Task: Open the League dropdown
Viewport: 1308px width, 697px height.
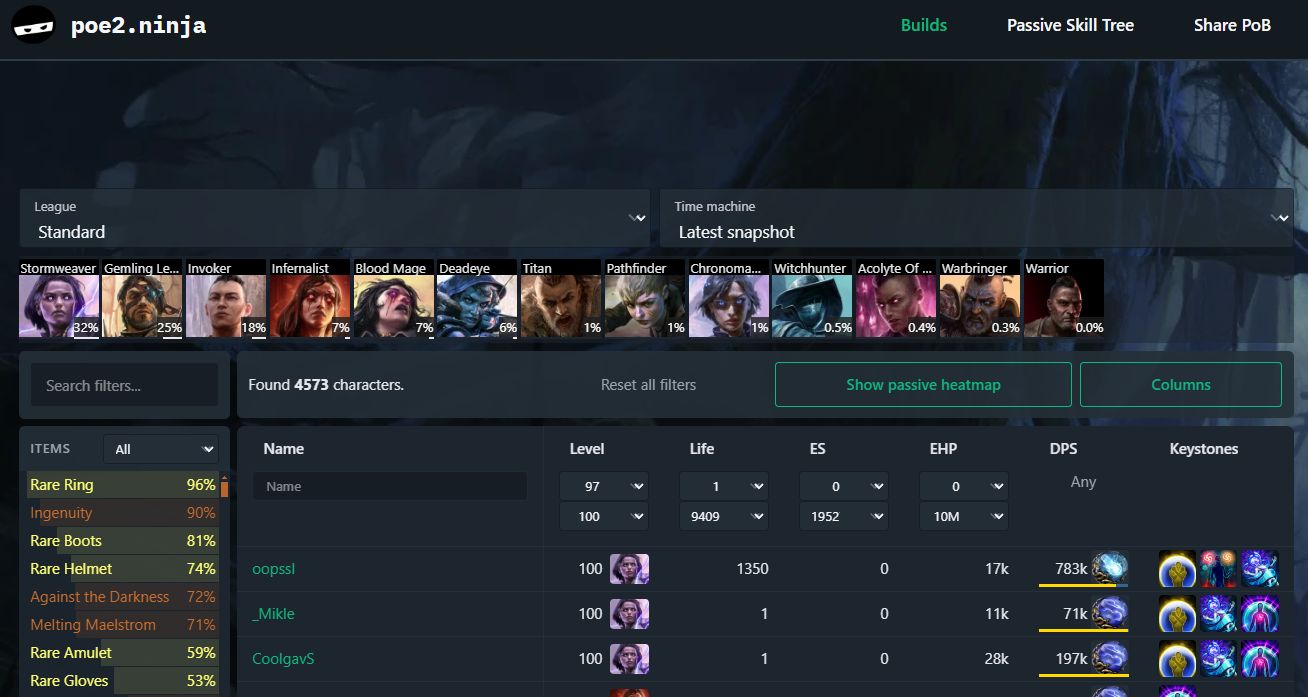Action: click(334, 219)
